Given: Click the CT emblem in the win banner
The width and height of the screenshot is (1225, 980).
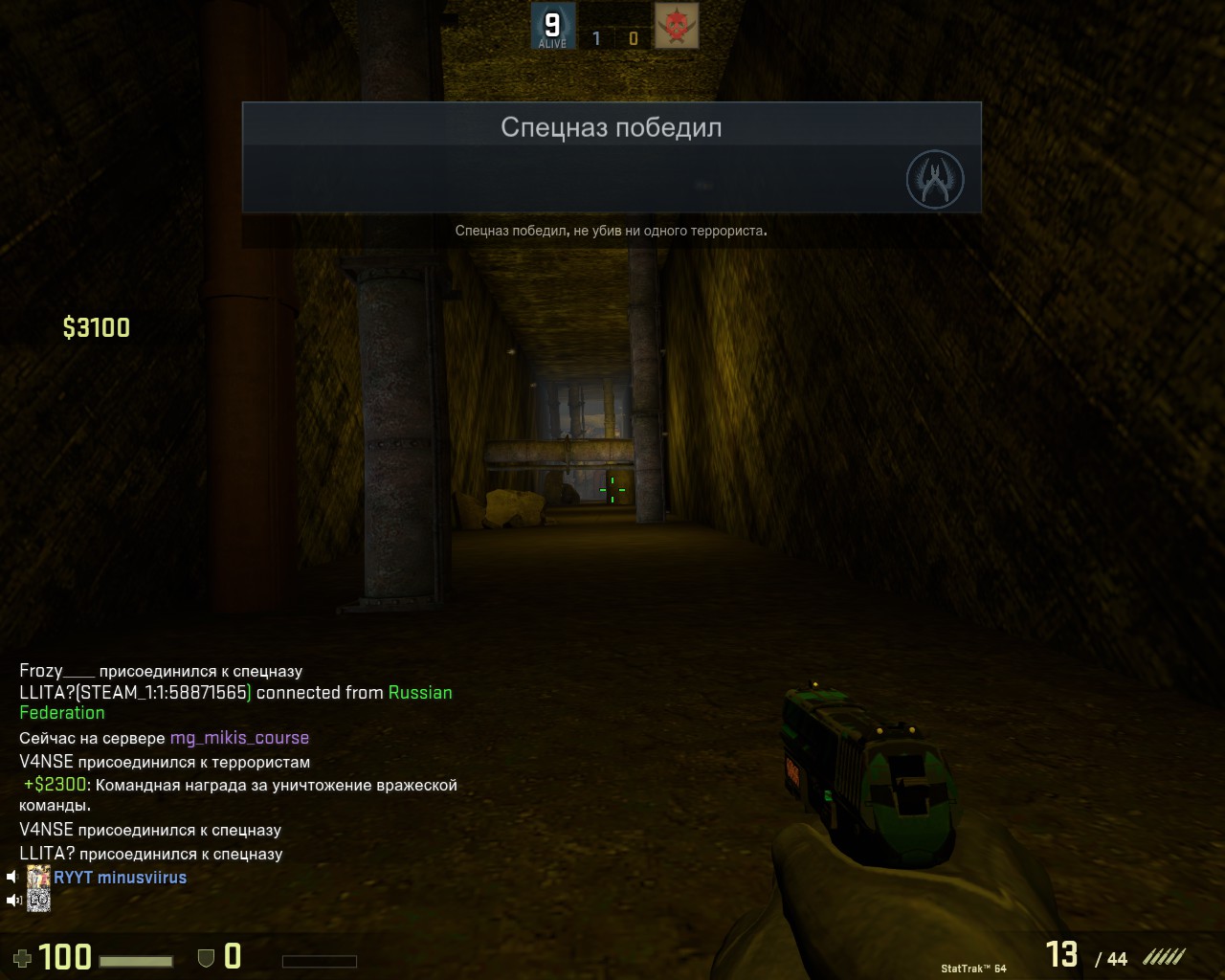Looking at the screenshot, I should click(934, 179).
